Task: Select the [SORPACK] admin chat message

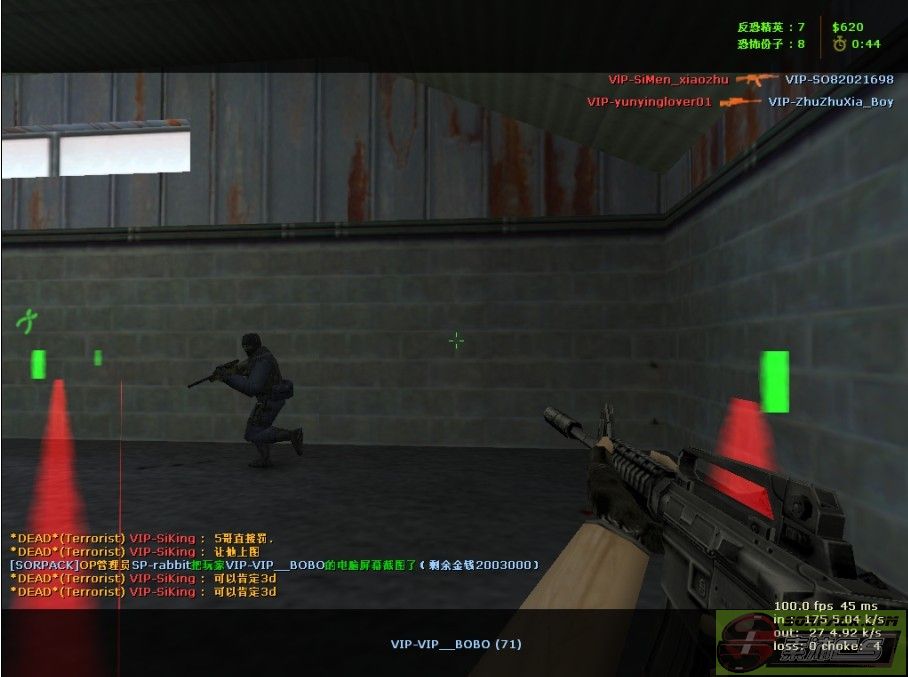Action: (273, 565)
